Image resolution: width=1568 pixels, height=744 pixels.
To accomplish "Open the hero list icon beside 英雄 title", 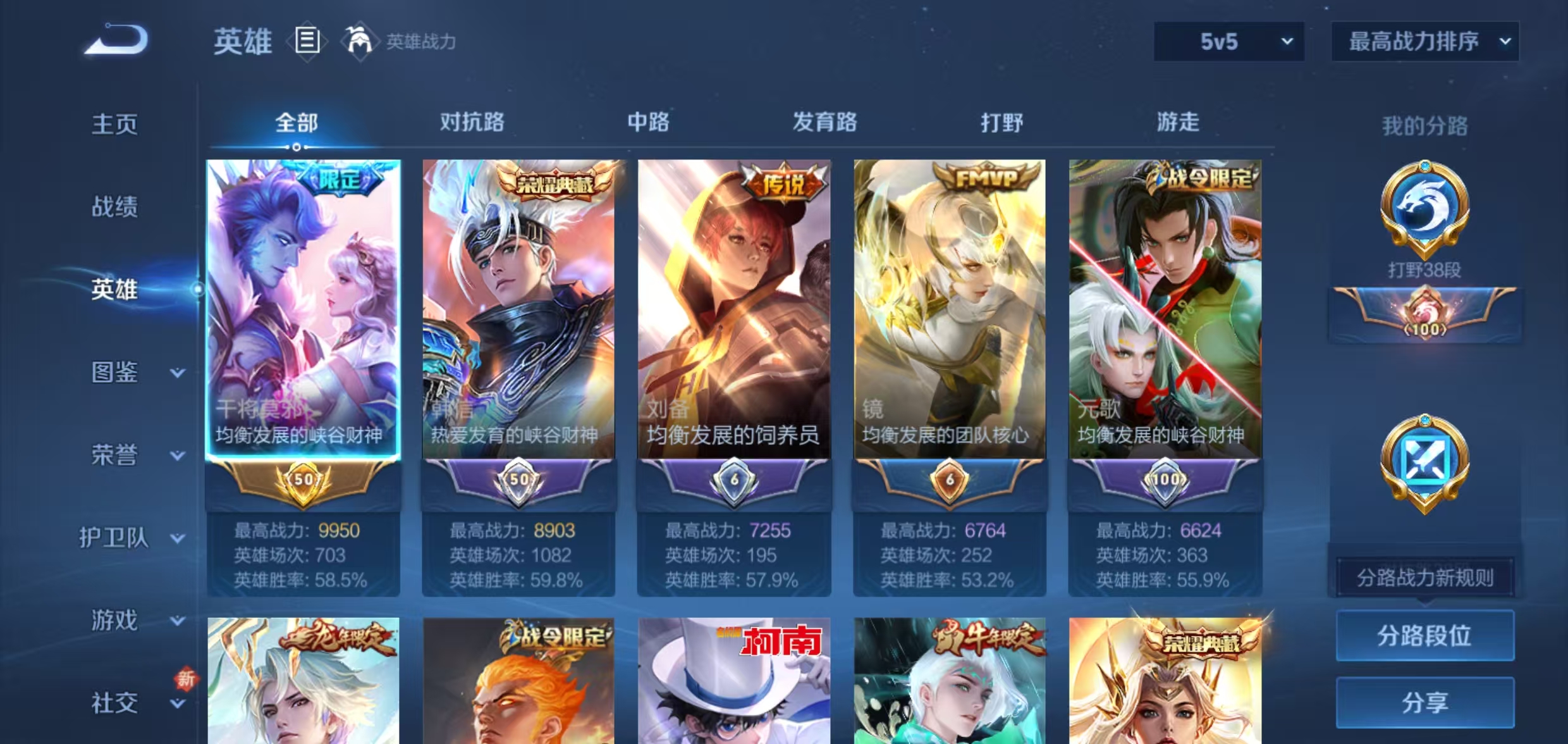I will [x=308, y=40].
